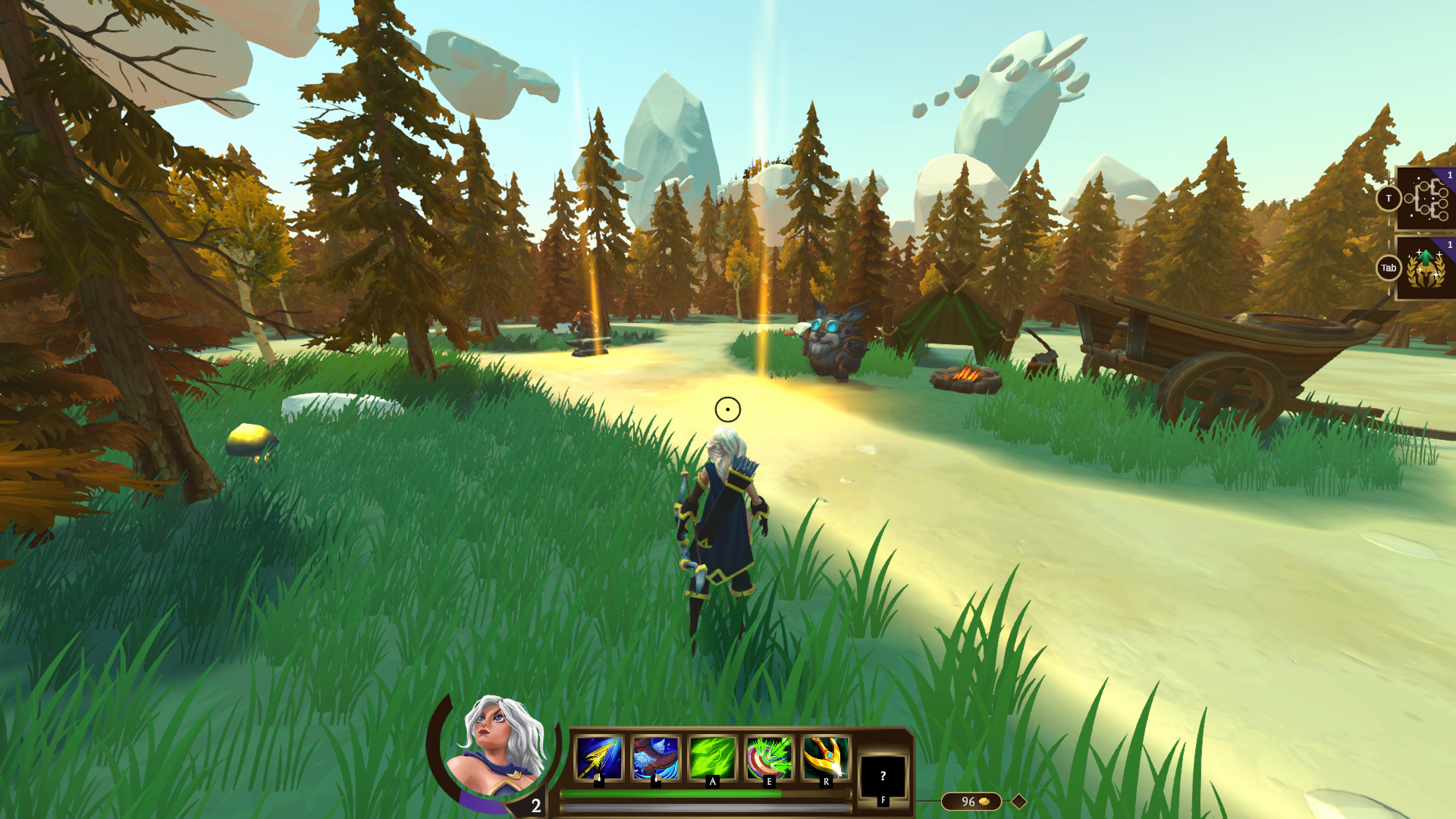Click the gold coin currency icon
The height and width of the screenshot is (819, 1456).
984,800
